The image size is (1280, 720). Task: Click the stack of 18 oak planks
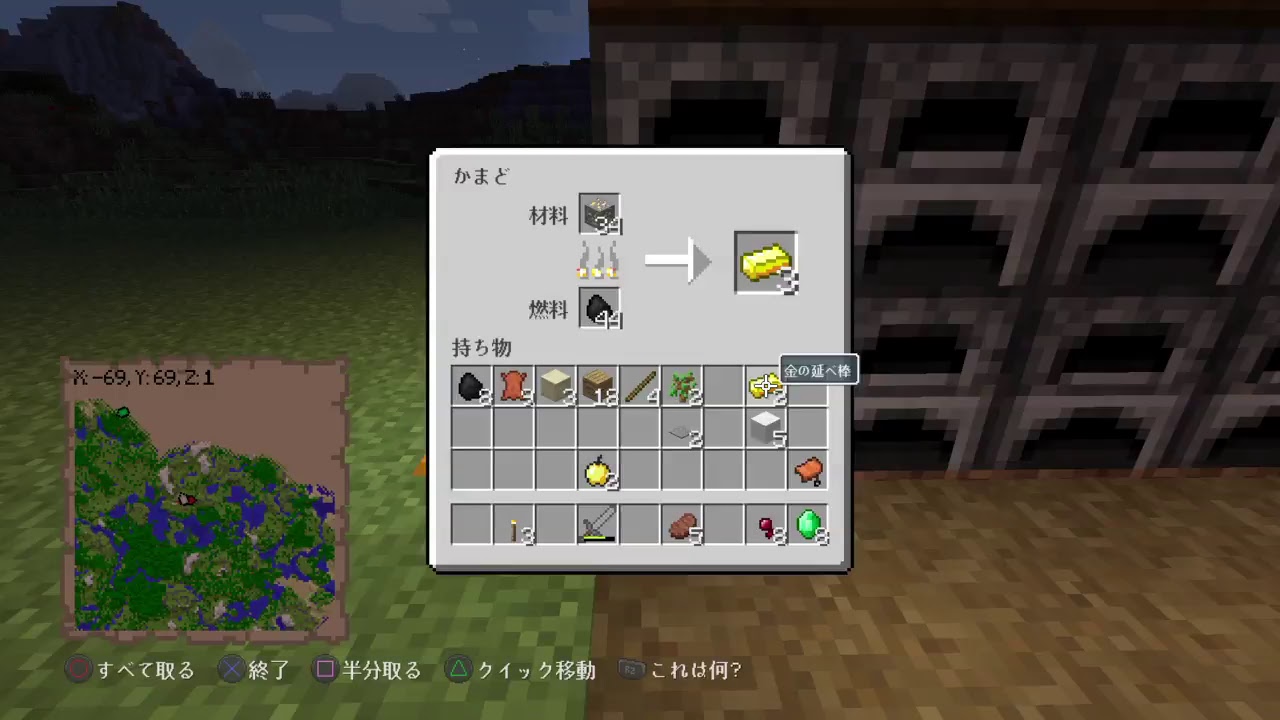coord(599,388)
